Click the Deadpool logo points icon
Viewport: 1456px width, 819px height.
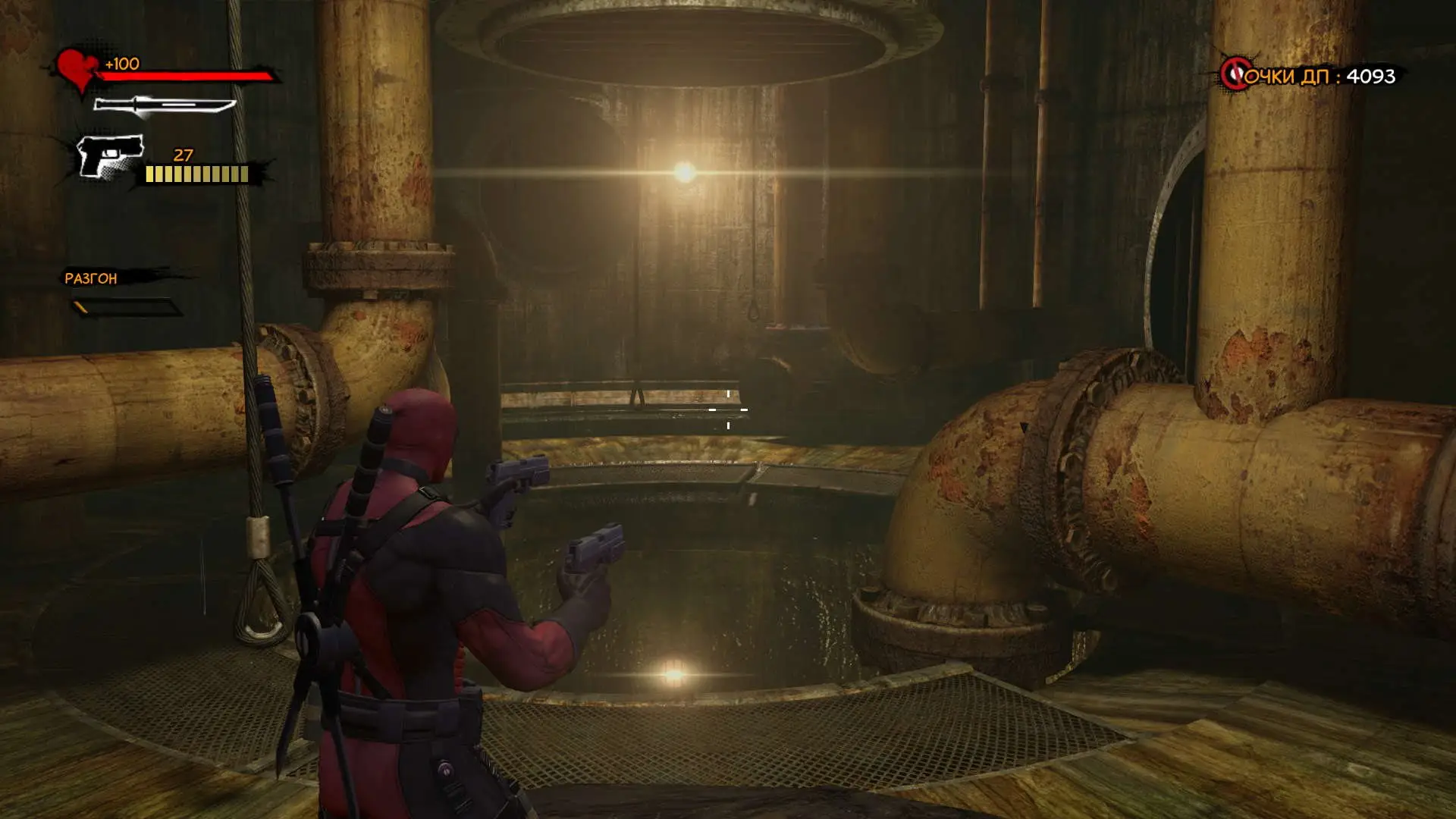(1235, 74)
